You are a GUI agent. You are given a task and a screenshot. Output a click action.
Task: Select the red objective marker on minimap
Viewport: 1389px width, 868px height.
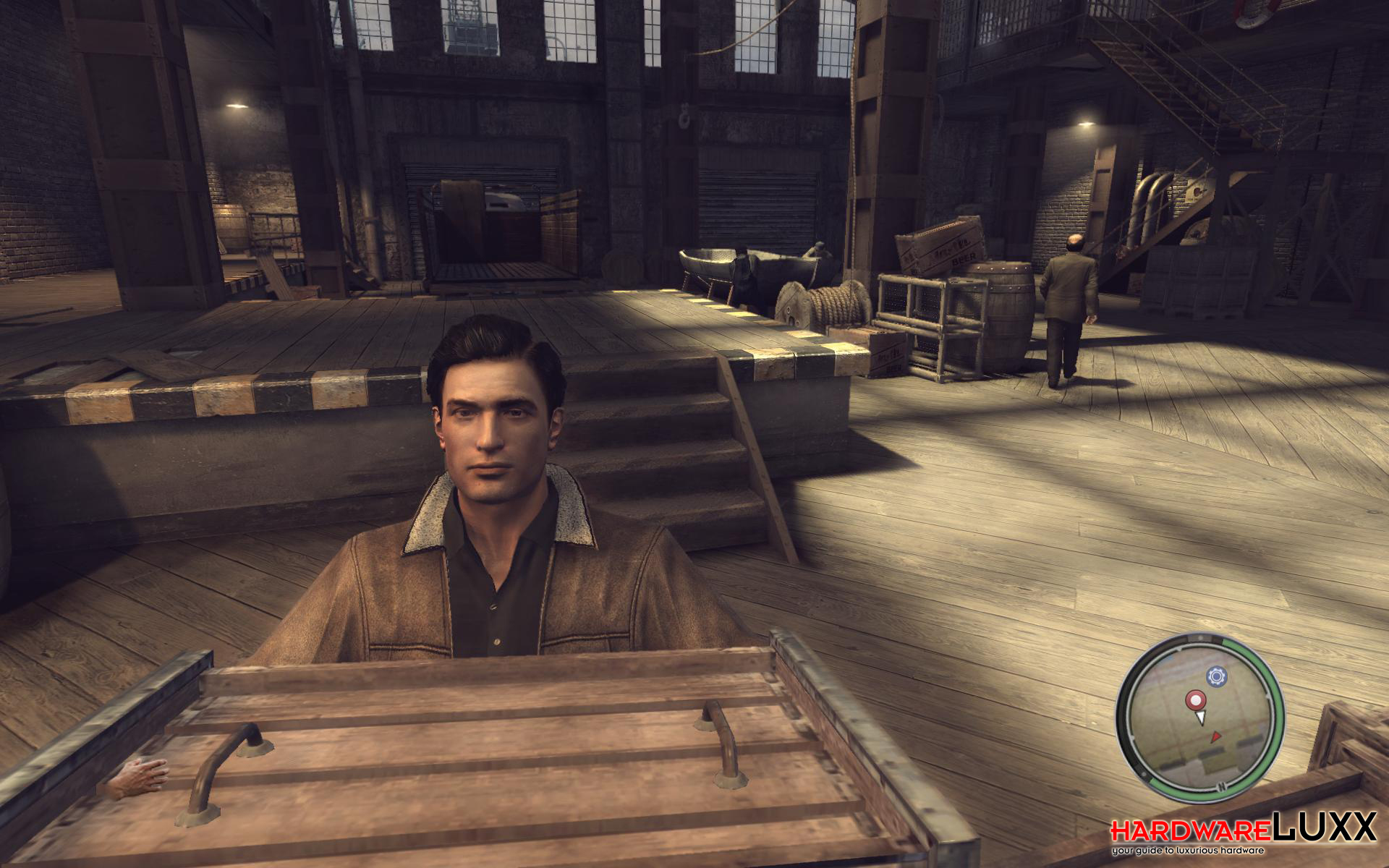[x=1194, y=699]
